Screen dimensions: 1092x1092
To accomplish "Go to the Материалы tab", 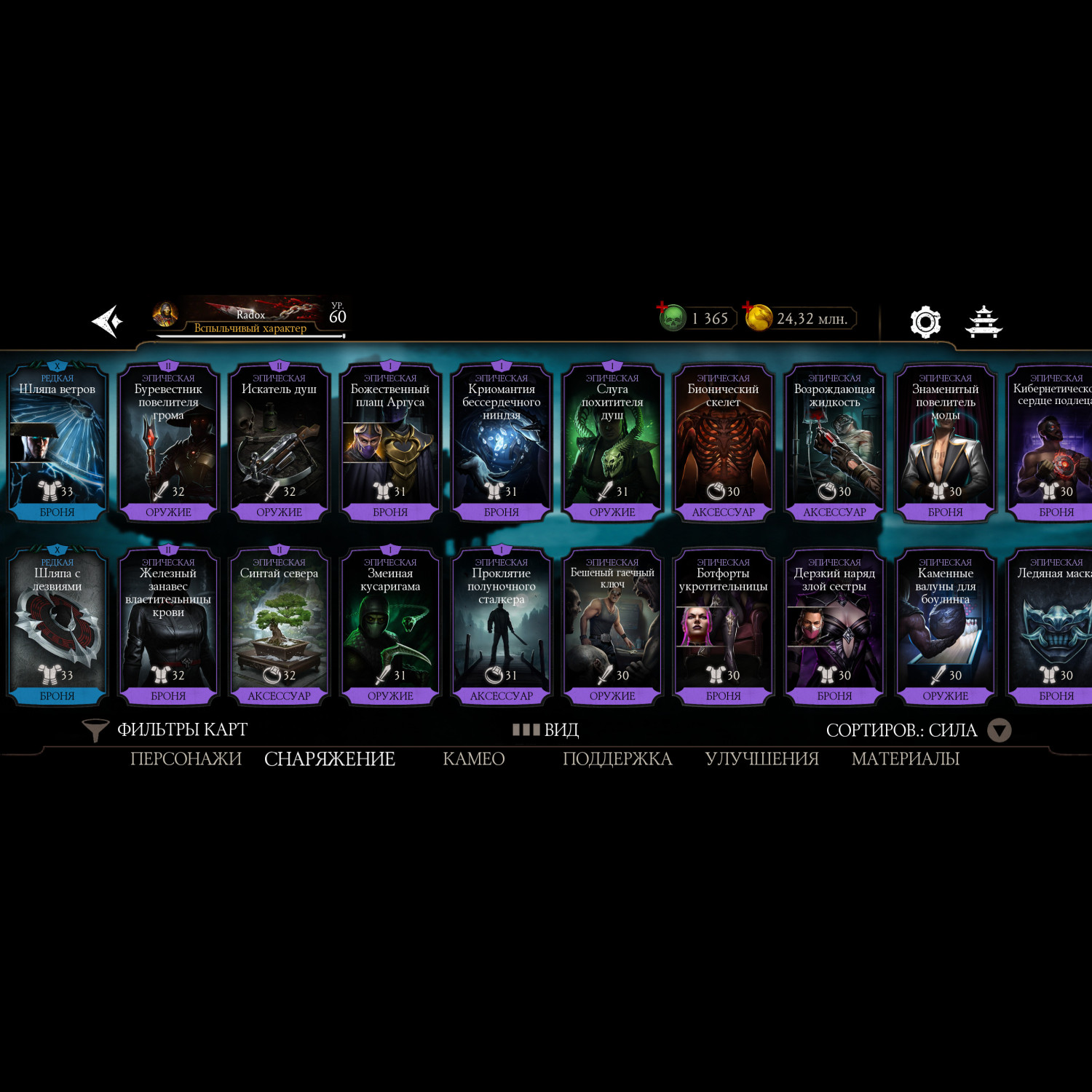I will click(905, 759).
